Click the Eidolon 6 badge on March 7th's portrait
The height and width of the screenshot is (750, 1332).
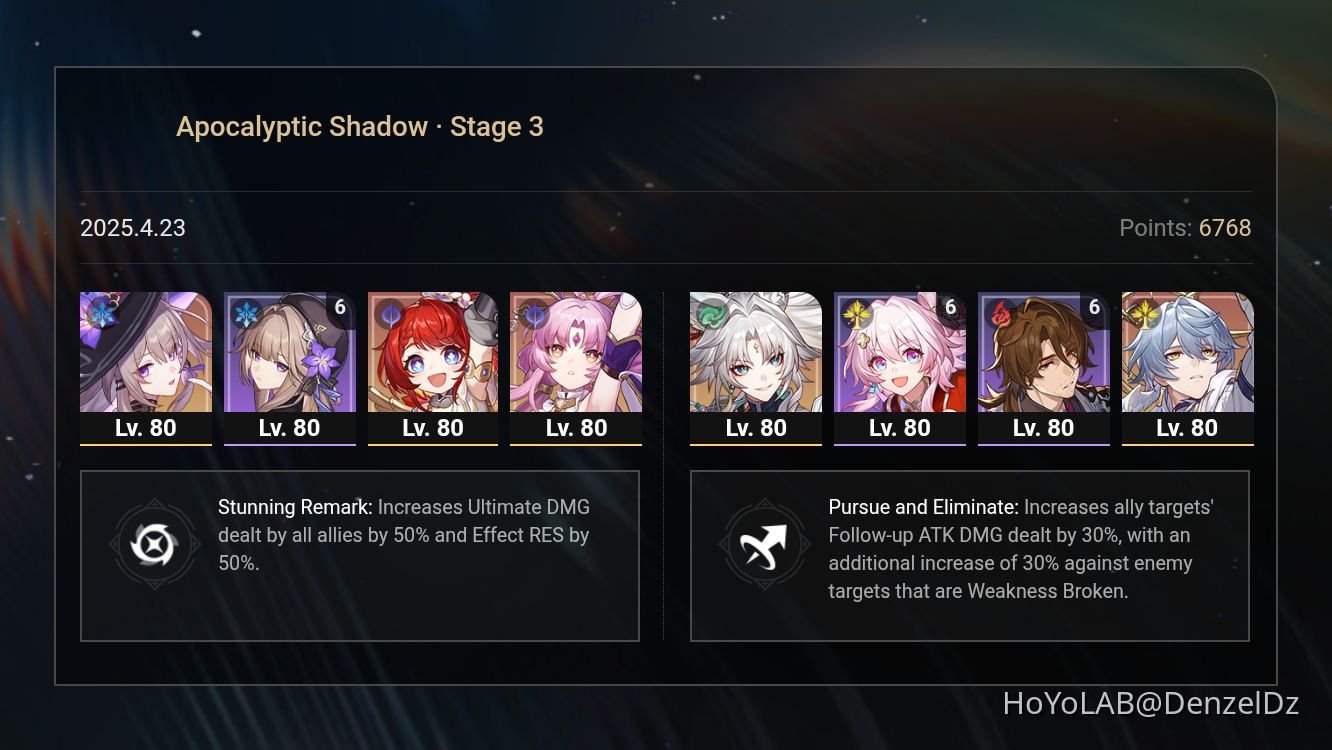pyautogui.click(x=951, y=308)
